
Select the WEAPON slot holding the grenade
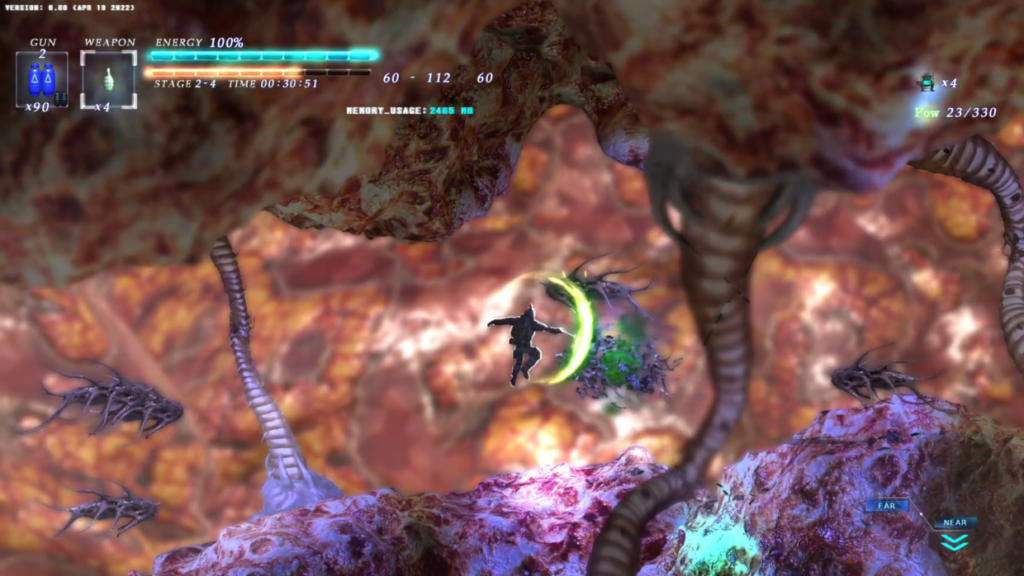coord(108,78)
